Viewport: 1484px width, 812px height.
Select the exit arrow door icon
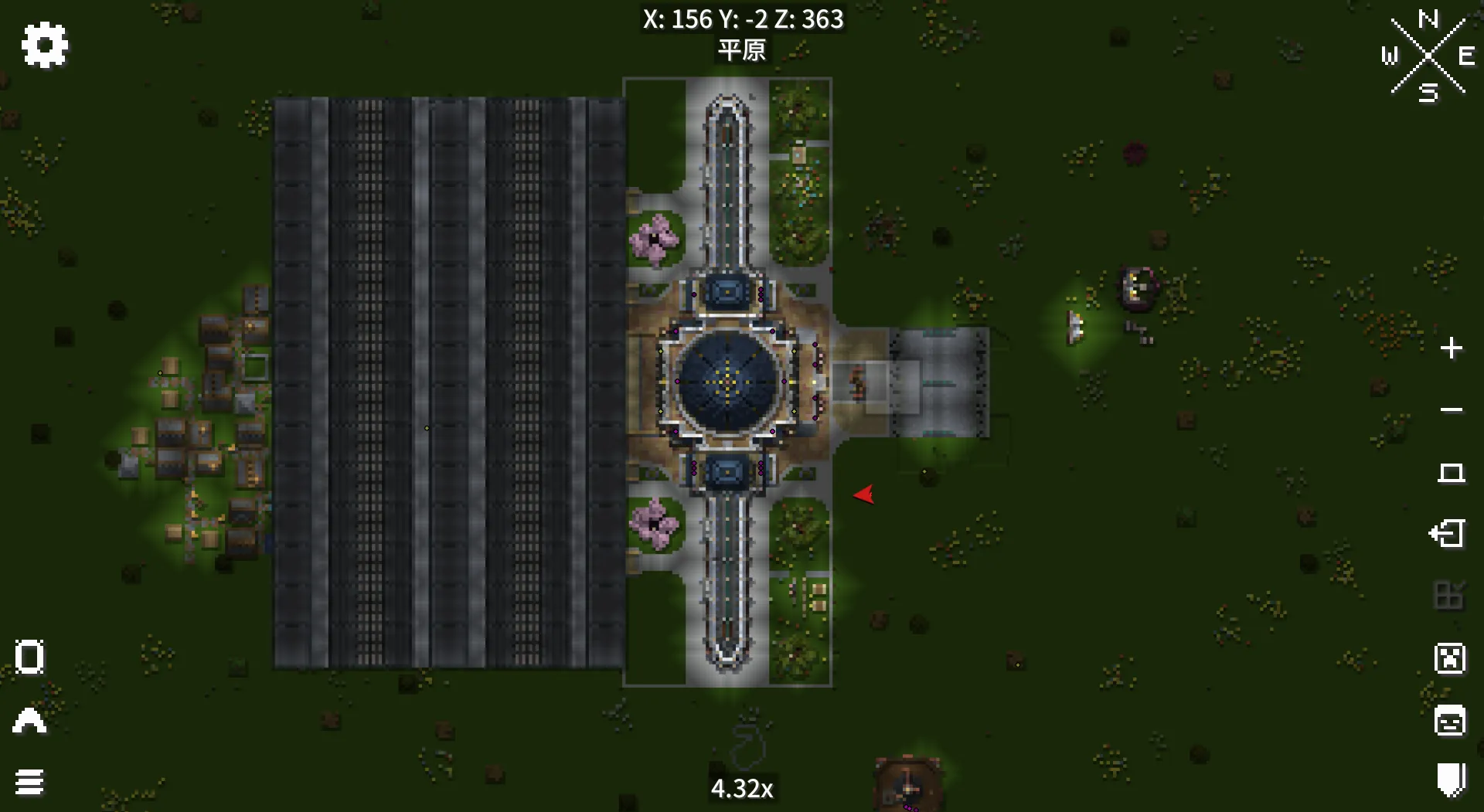pyautogui.click(x=1448, y=534)
